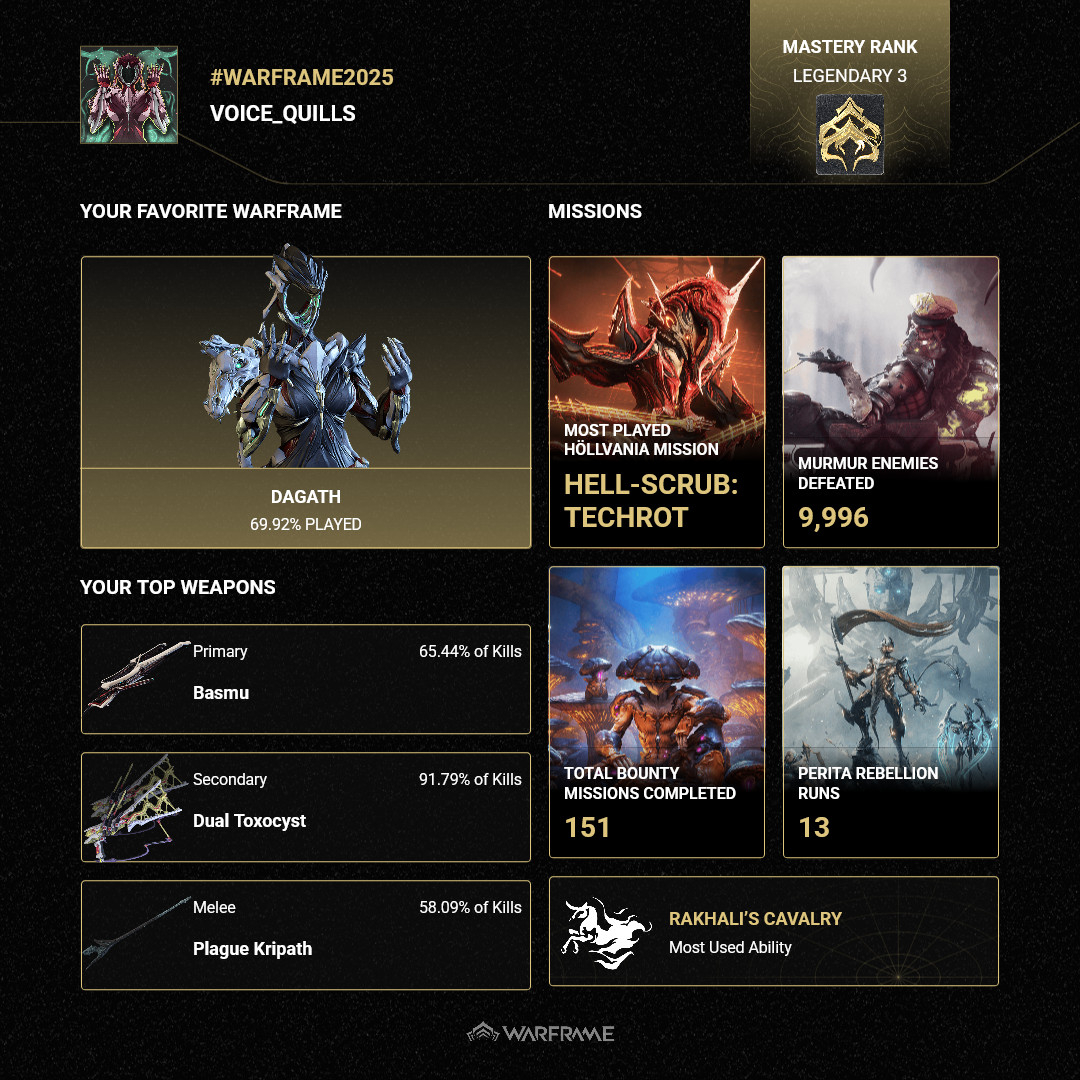
Task: Click the Rakhali's Cavalry most used ability panel
Action: [774, 931]
